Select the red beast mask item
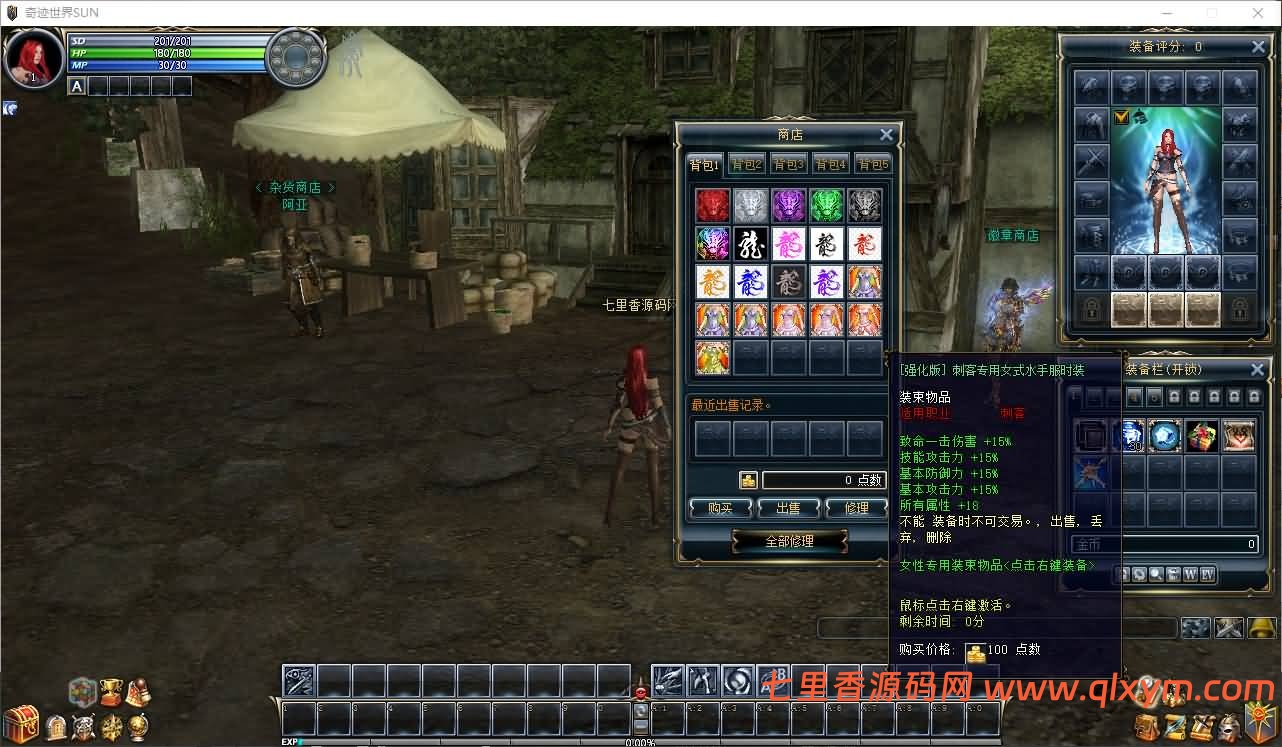1282x747 pixels. point(713,205)
